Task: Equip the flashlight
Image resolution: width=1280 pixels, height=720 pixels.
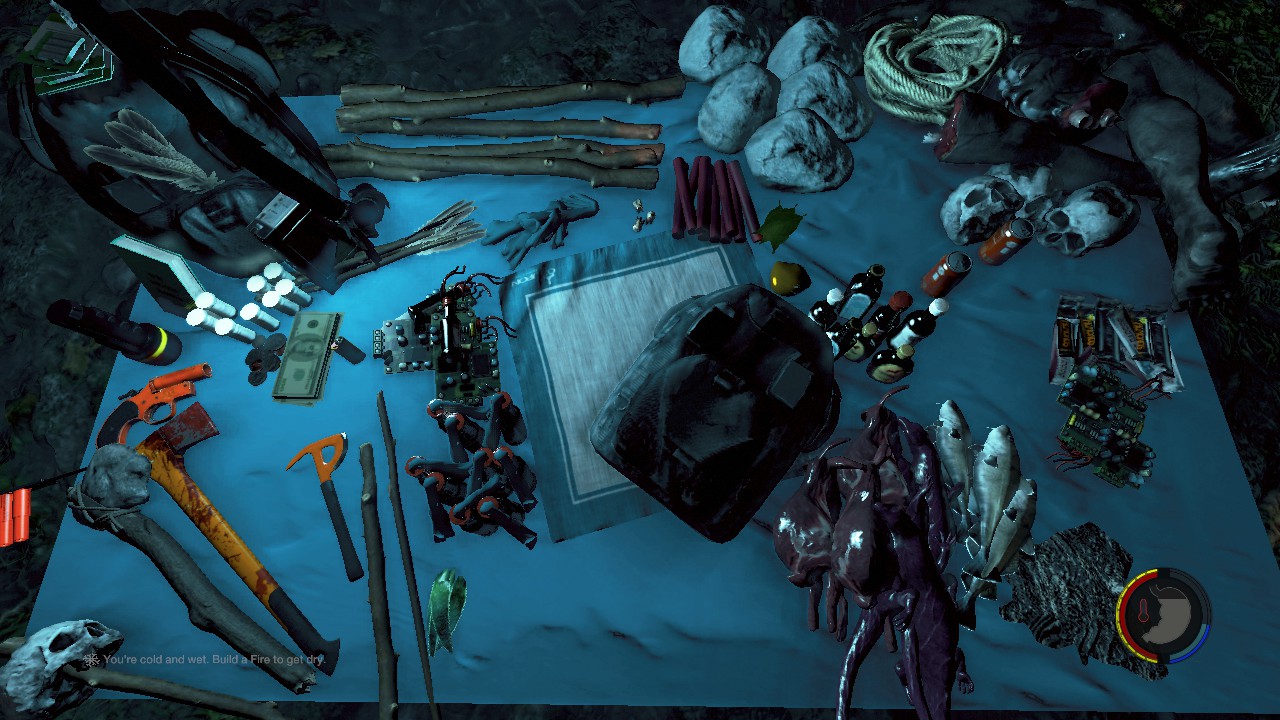Action: point(112,332)
